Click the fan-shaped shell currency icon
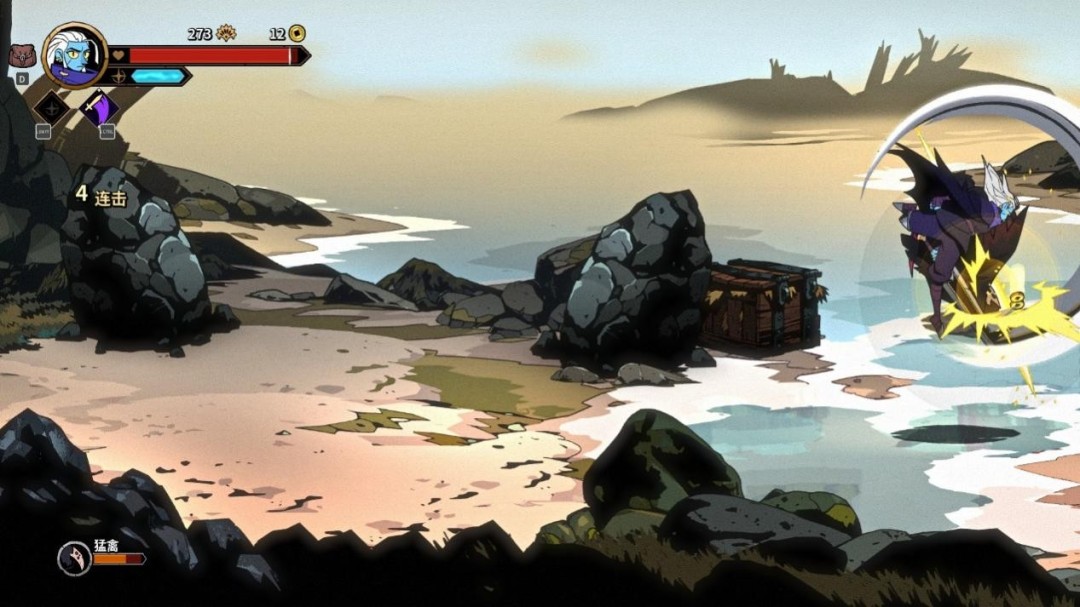The image size is (1080, 607). [x=226, y=33]
